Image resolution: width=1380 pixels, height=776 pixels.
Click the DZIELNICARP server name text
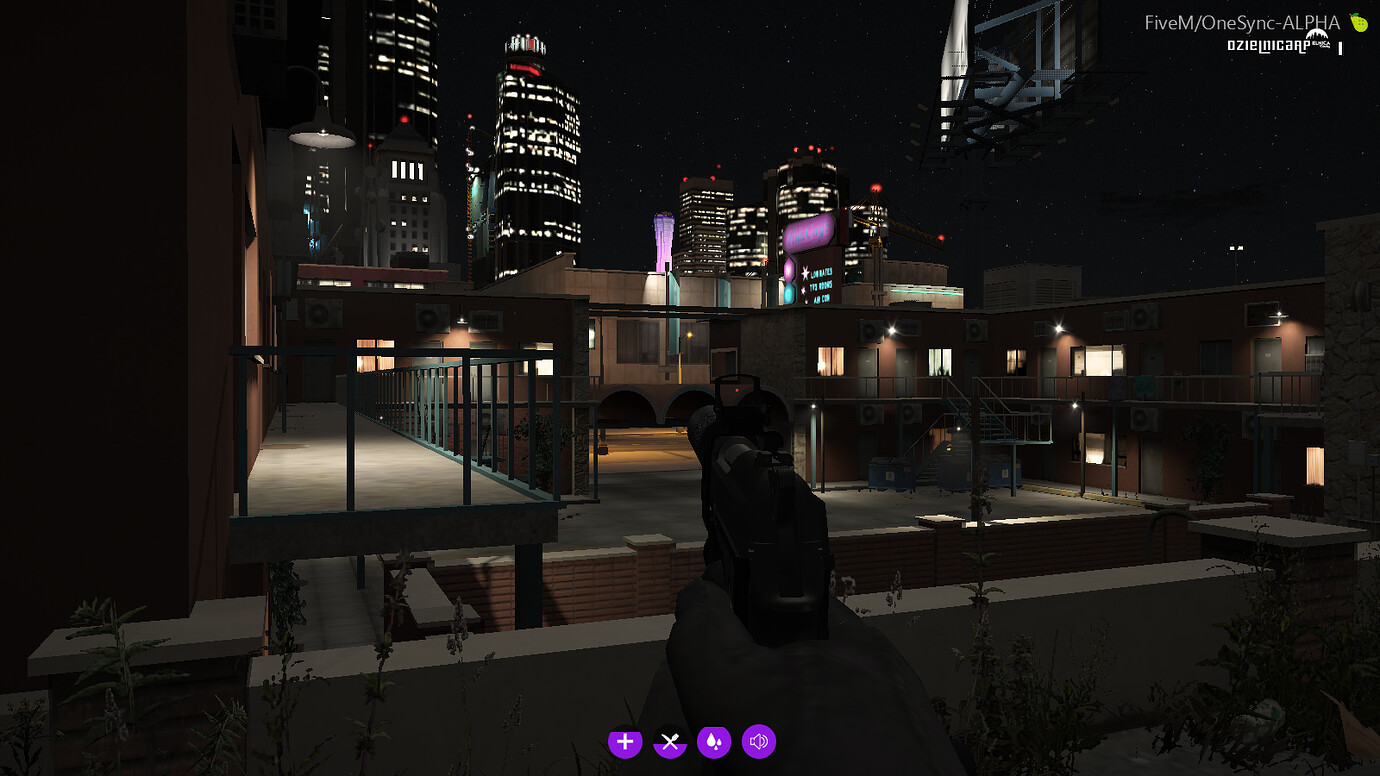[1268, 45]
